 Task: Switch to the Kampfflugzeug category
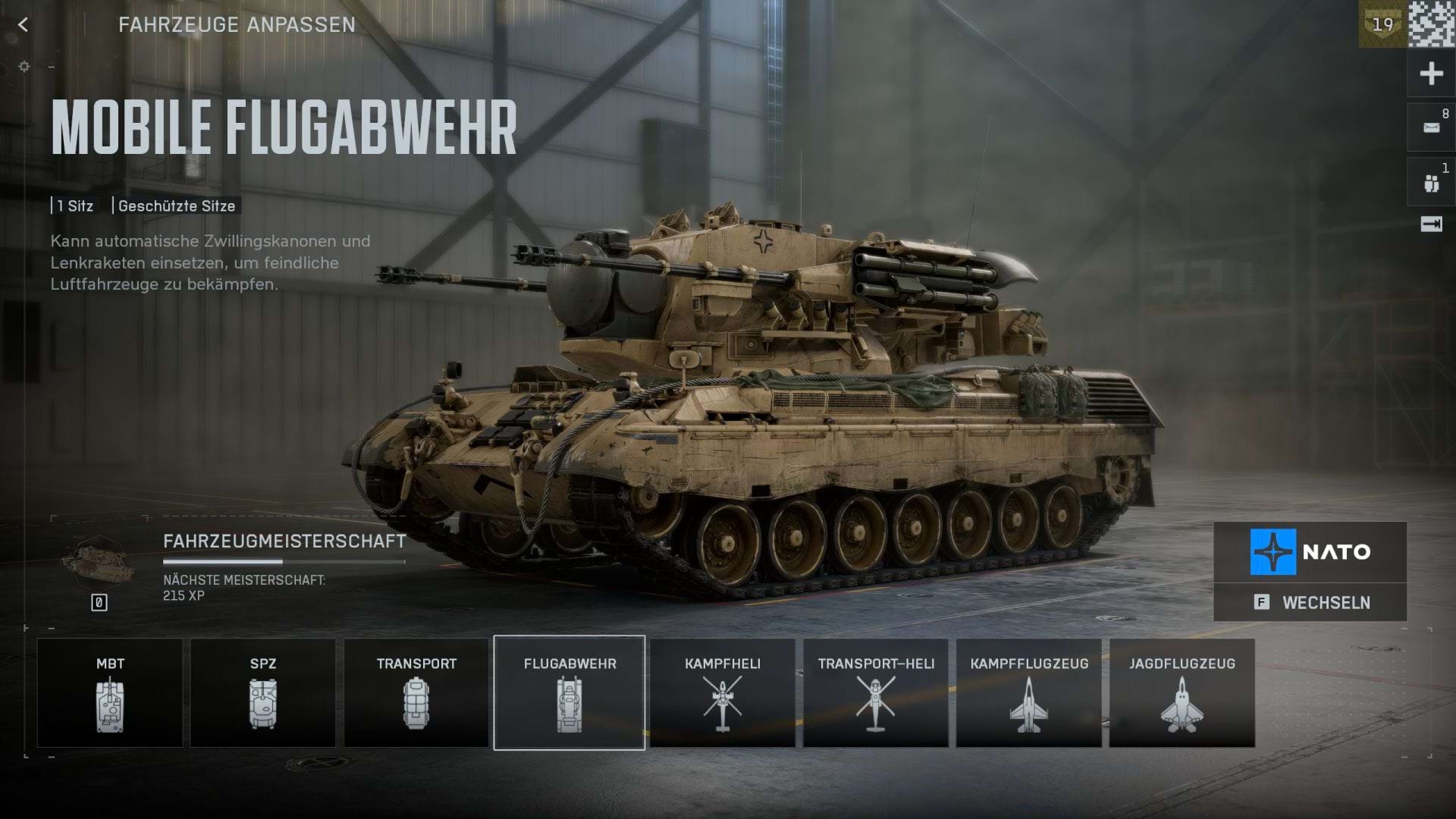click(x=1029, y=693)
